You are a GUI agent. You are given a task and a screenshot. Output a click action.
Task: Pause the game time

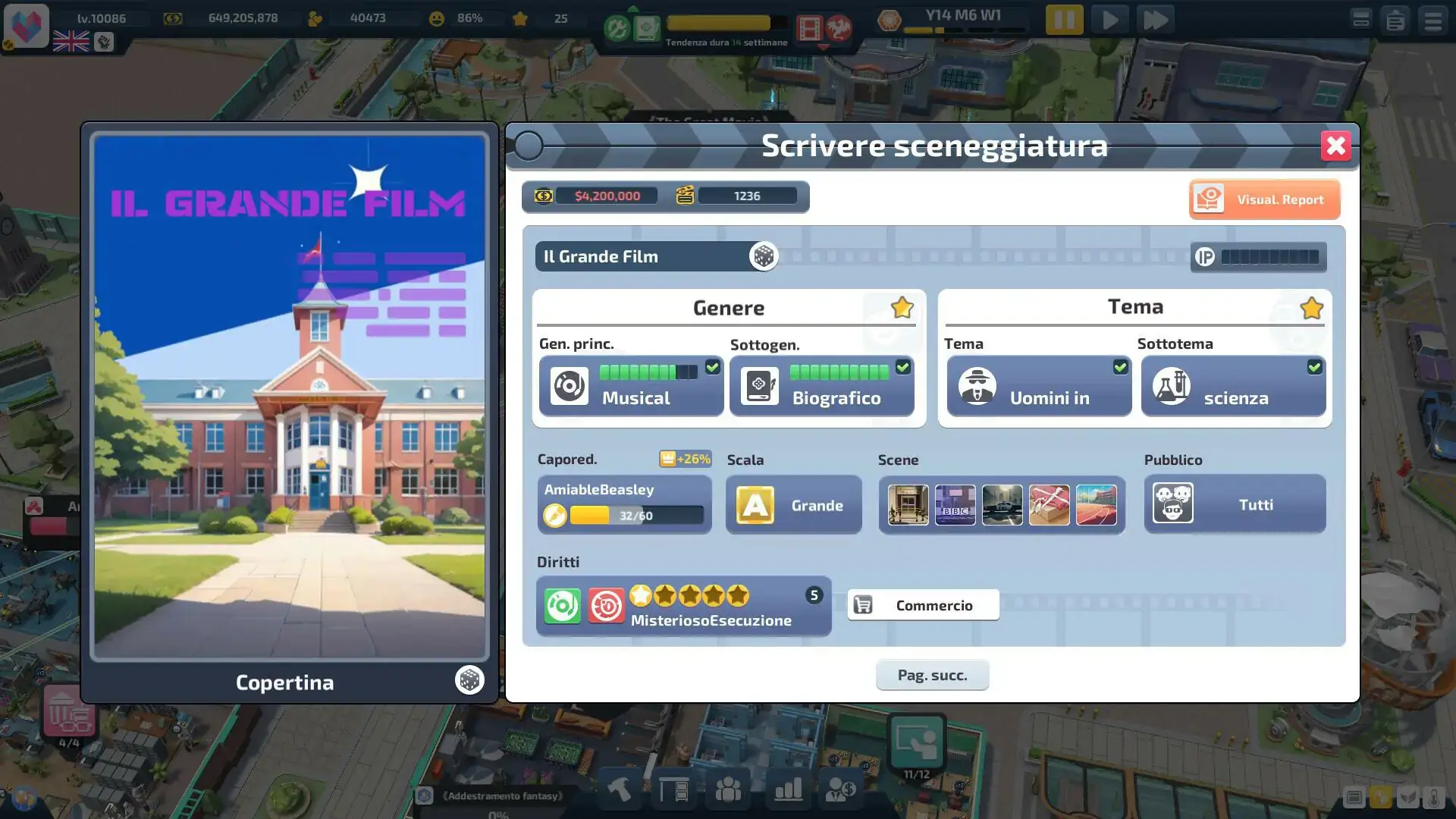click(x=1064, y=20)
